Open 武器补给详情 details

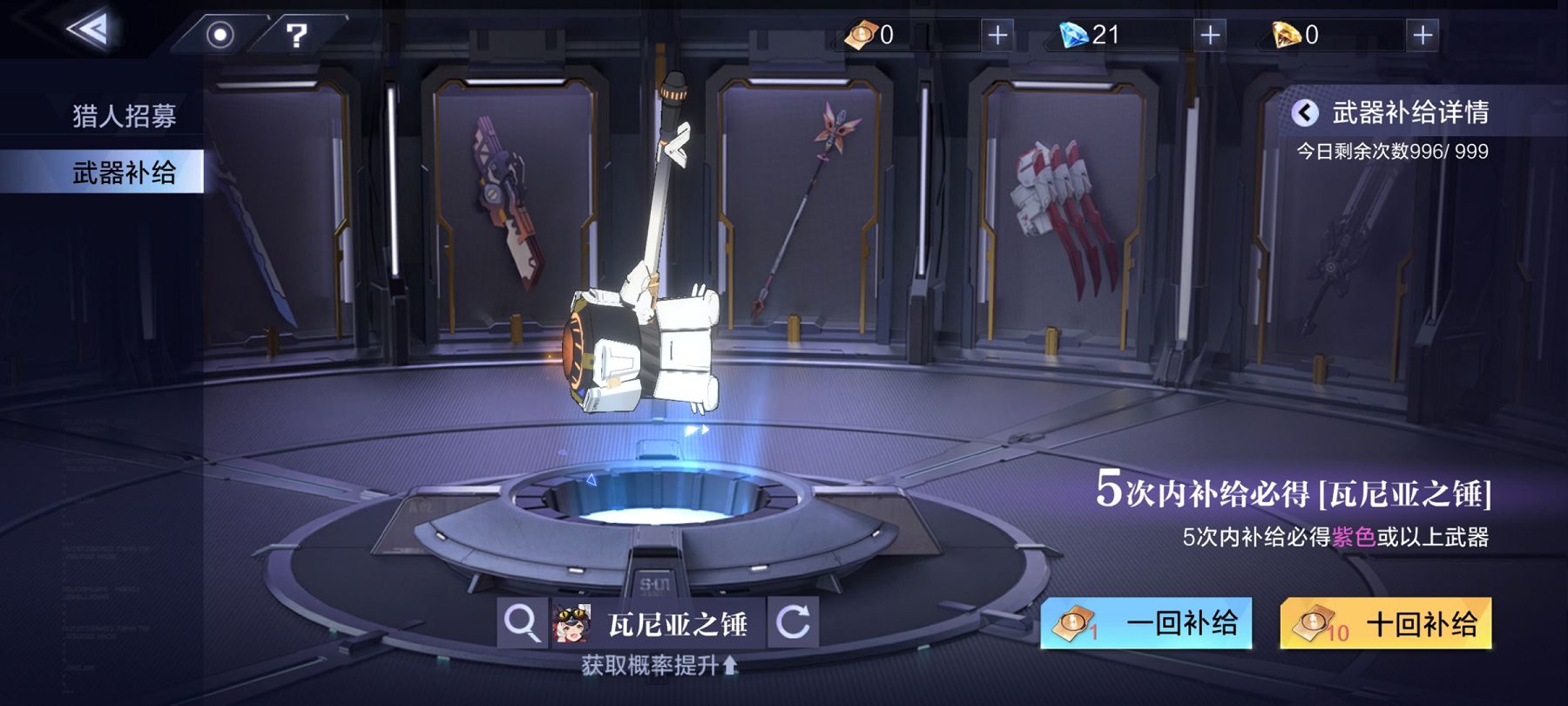pyautogui.click(x=1394, y=112)
